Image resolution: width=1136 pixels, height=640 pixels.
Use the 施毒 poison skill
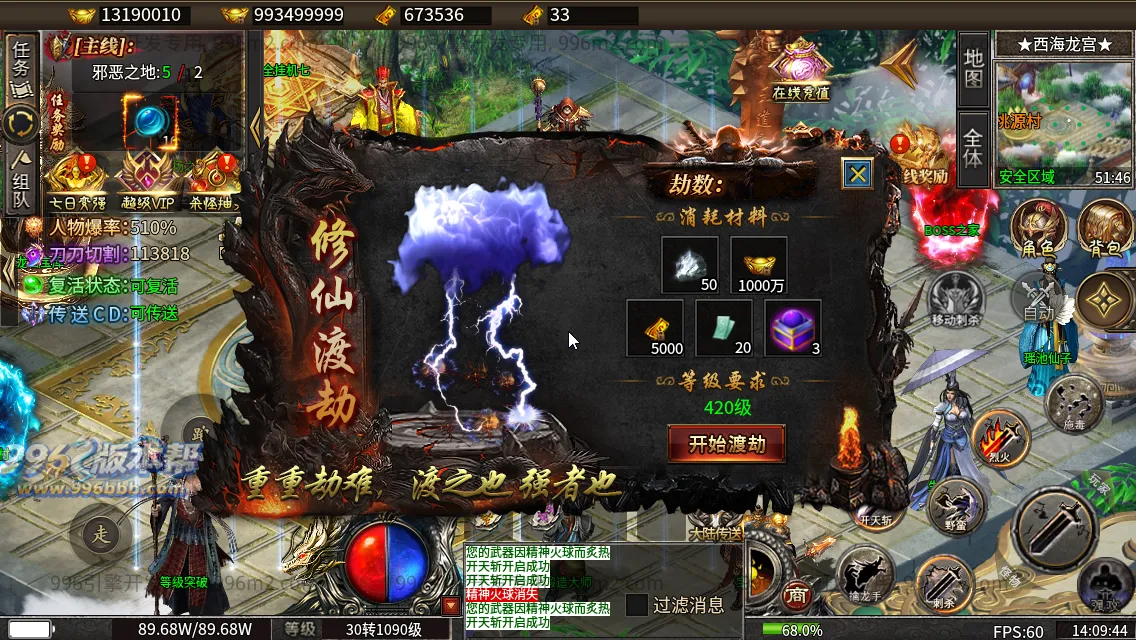click(x=1074, y=403)
